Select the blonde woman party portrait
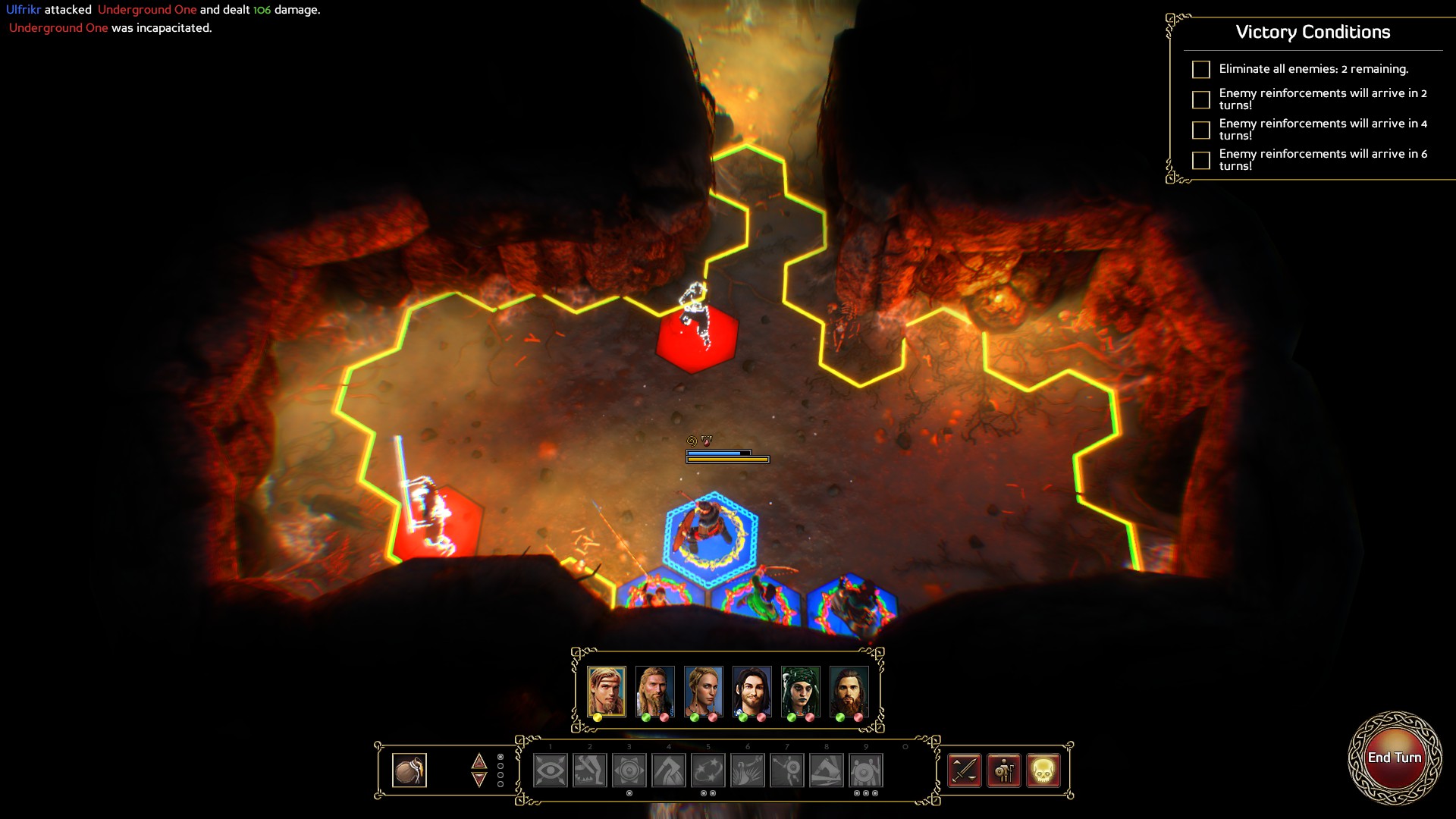This screenshot has height=819, width=1456. click(703, 691)
